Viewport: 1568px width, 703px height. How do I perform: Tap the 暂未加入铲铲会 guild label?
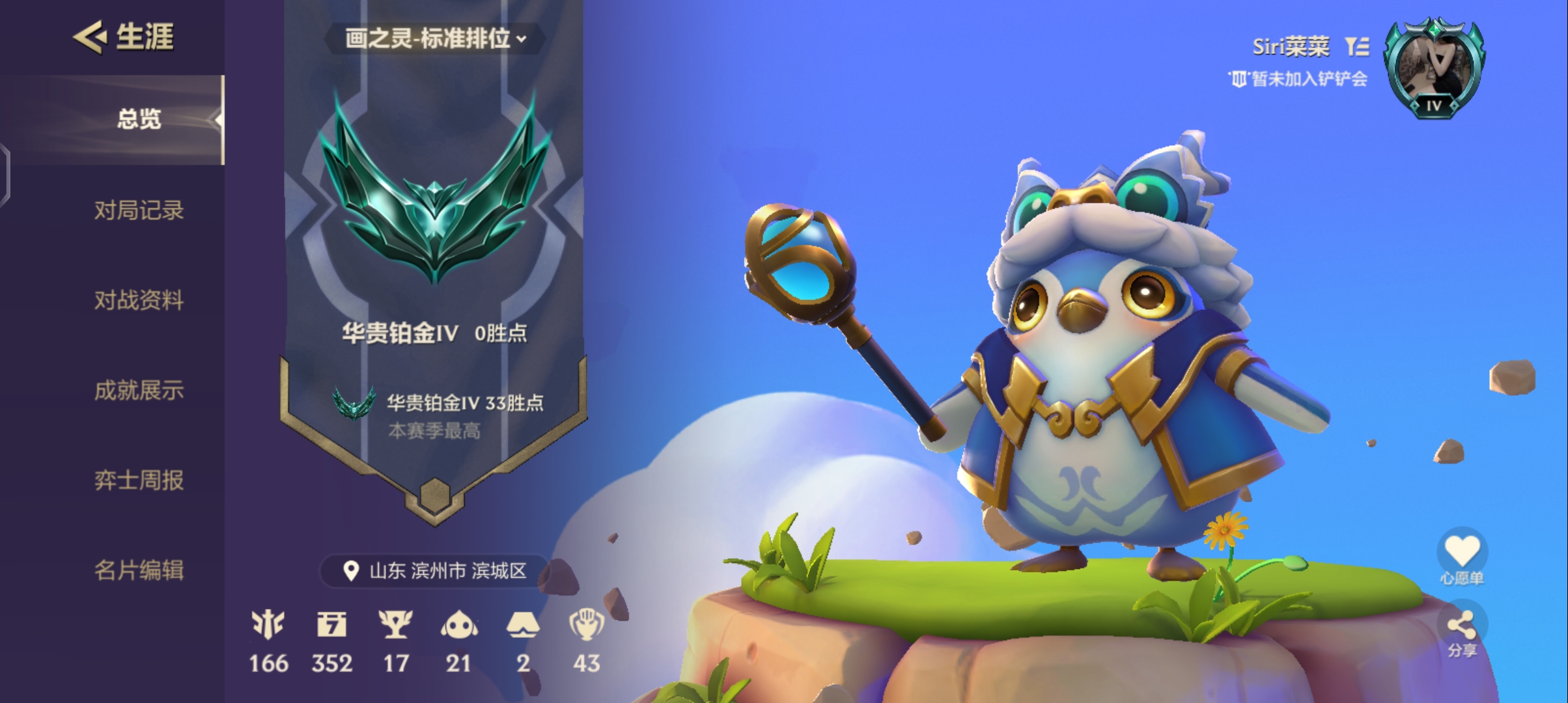1298,79
